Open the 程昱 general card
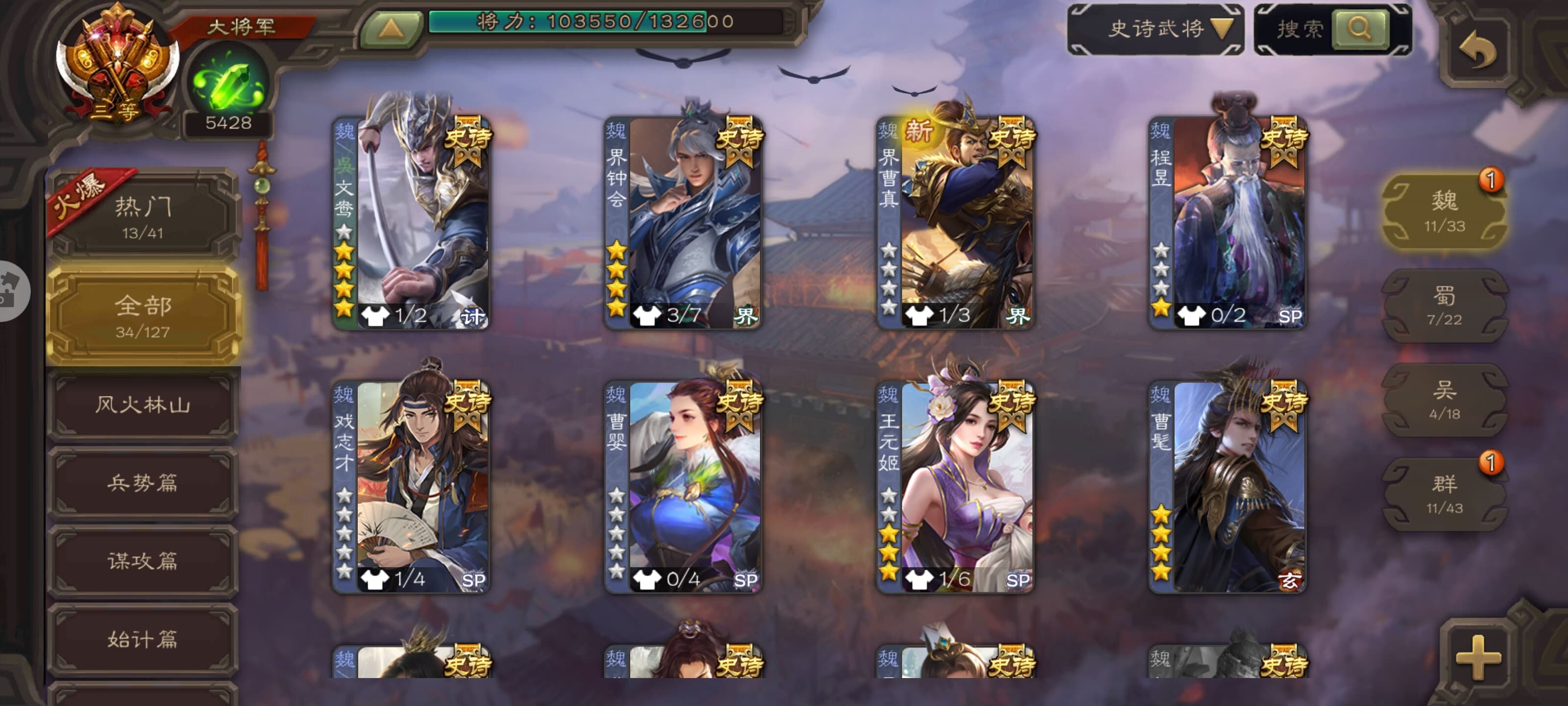The width and height of the screenshot is (1568, 706). click(x=1227, y=222)
